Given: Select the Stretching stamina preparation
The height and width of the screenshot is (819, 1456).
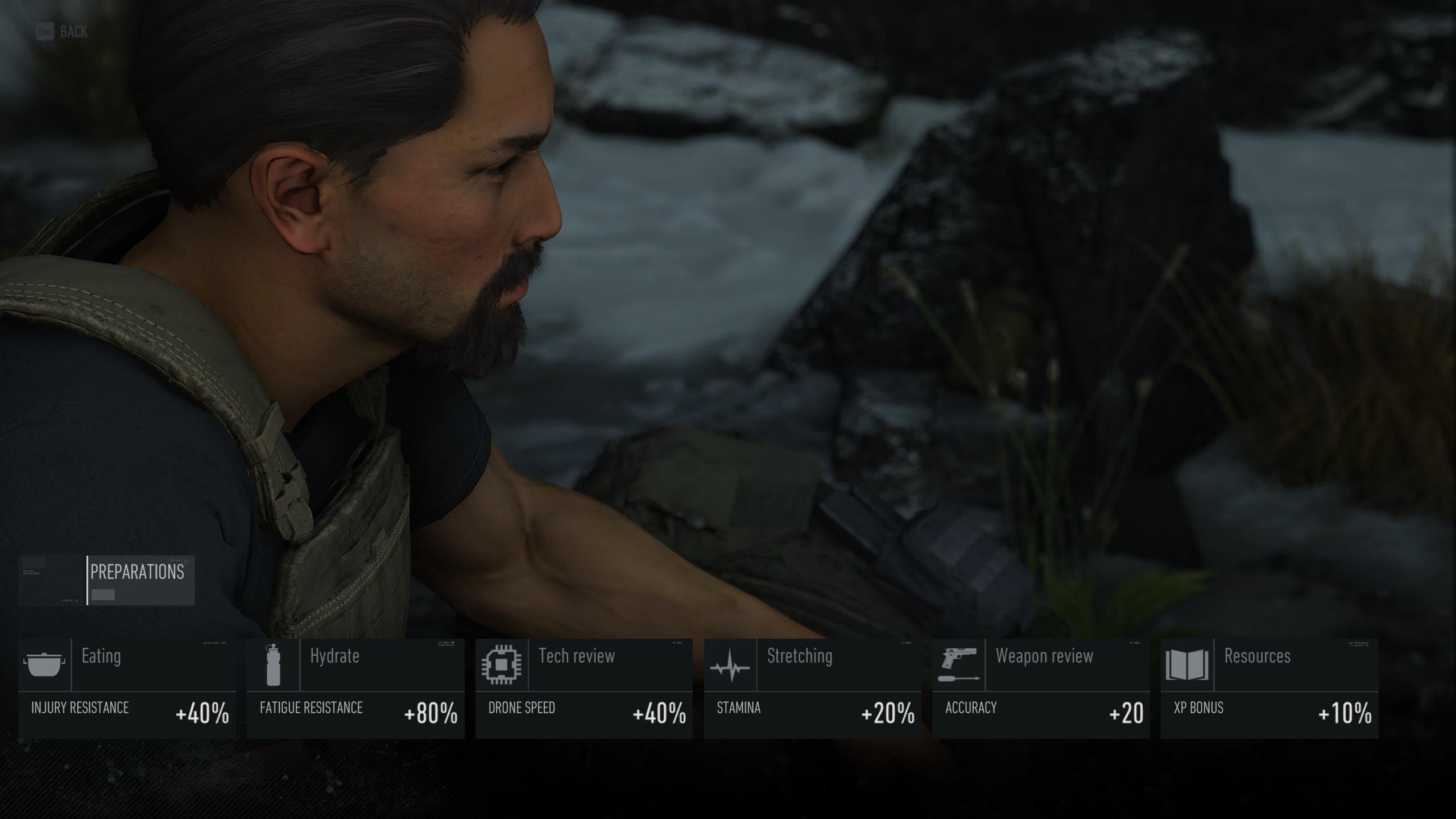Looking at the screenshot, I should point(813,688).
